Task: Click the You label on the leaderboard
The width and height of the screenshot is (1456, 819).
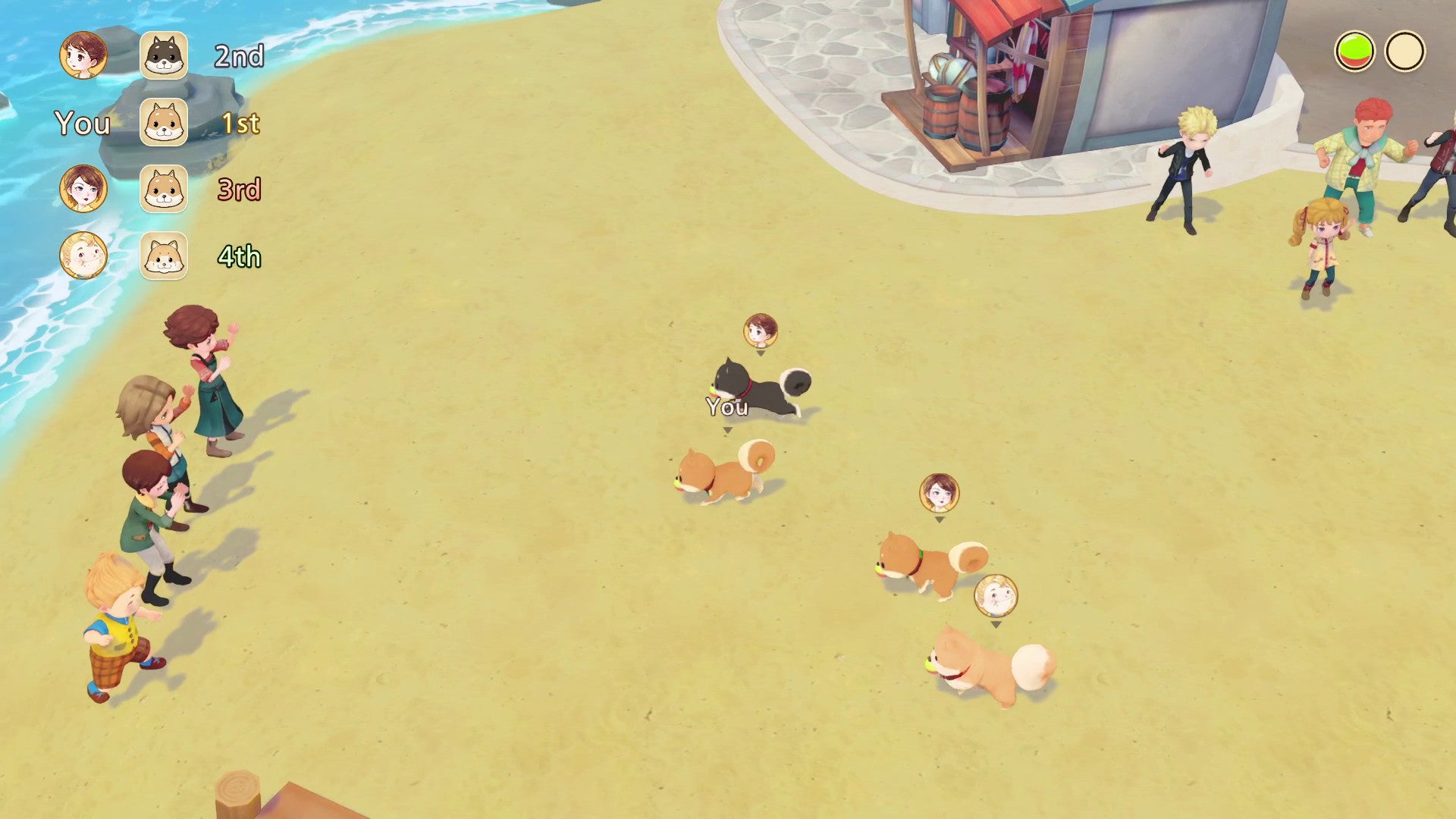Action: pyautogui.click(x=82, y=124)
